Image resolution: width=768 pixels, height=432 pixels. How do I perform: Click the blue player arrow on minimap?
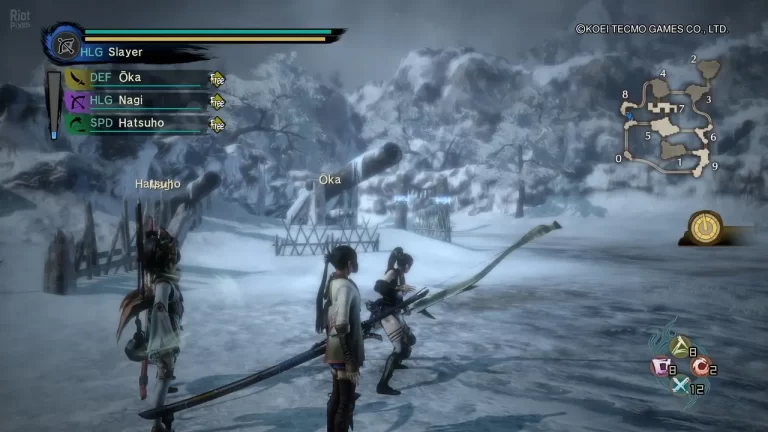[630, 116]
